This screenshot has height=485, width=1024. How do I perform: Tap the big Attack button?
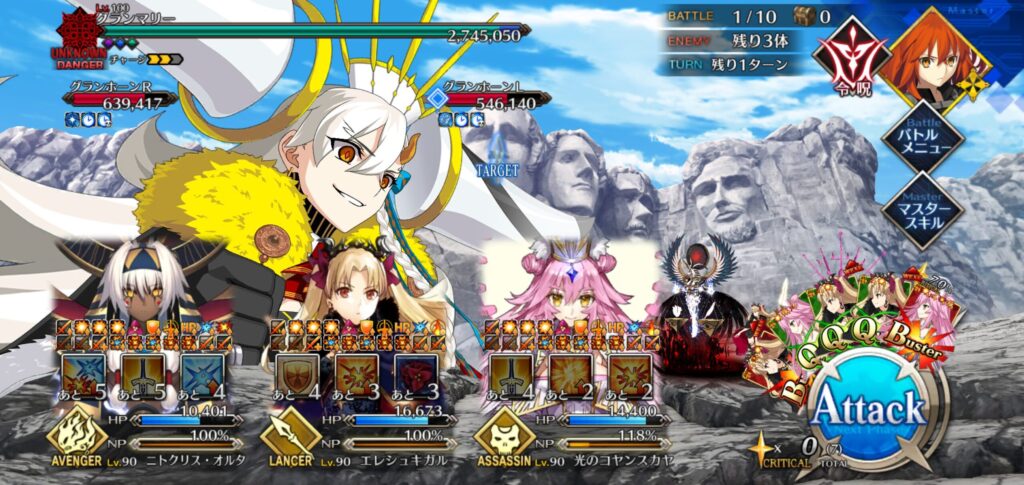pos(868,408)
